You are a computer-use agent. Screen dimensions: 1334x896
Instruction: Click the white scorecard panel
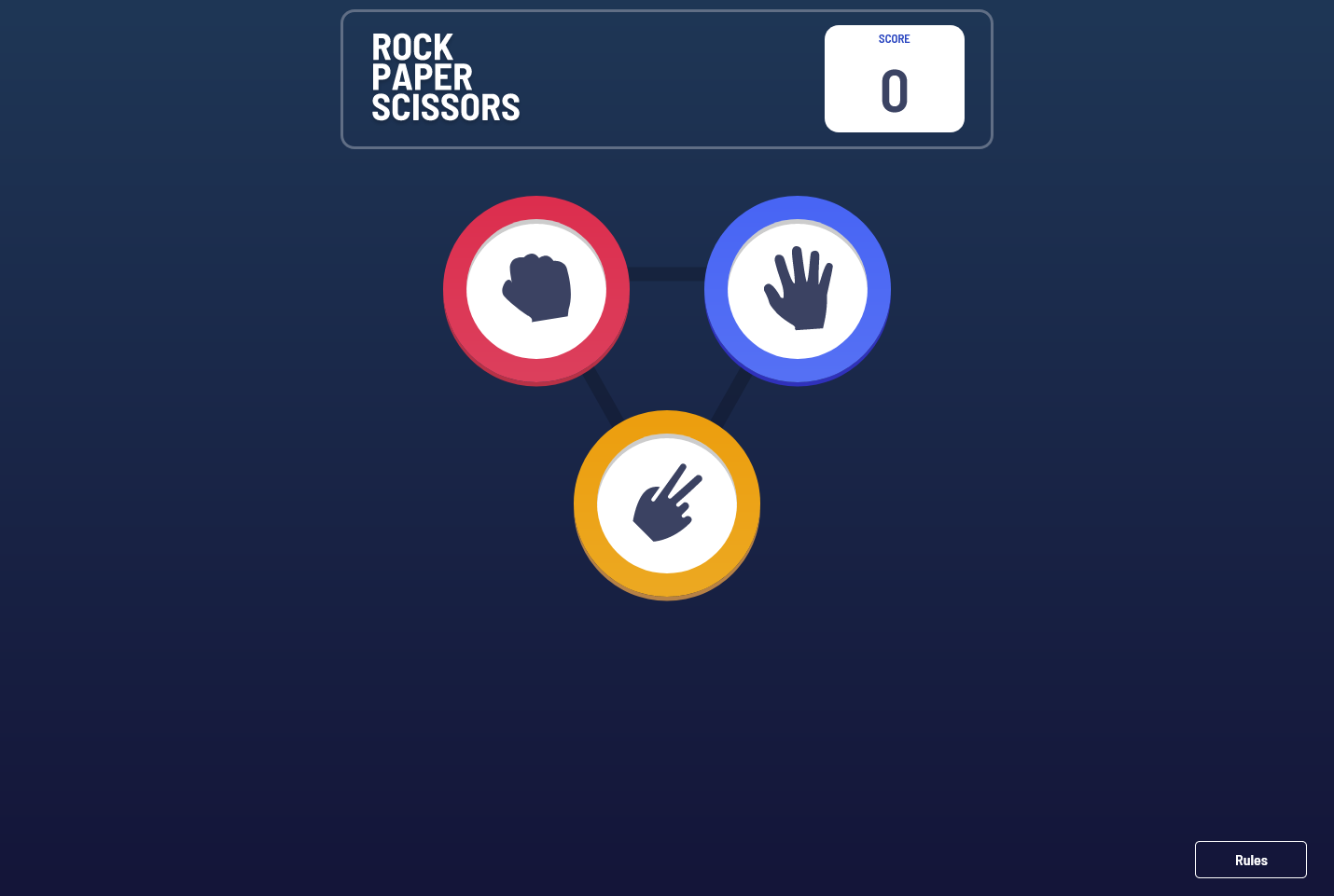point(894,78)
